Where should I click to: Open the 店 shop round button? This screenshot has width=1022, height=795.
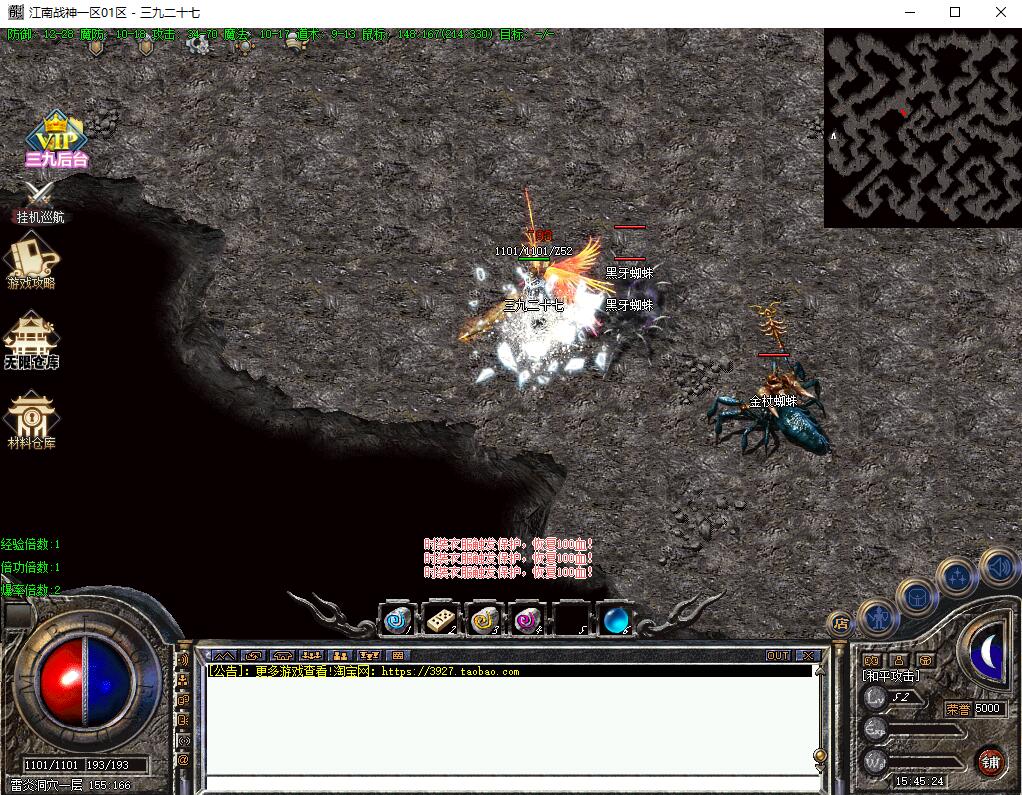coord(840,623)
